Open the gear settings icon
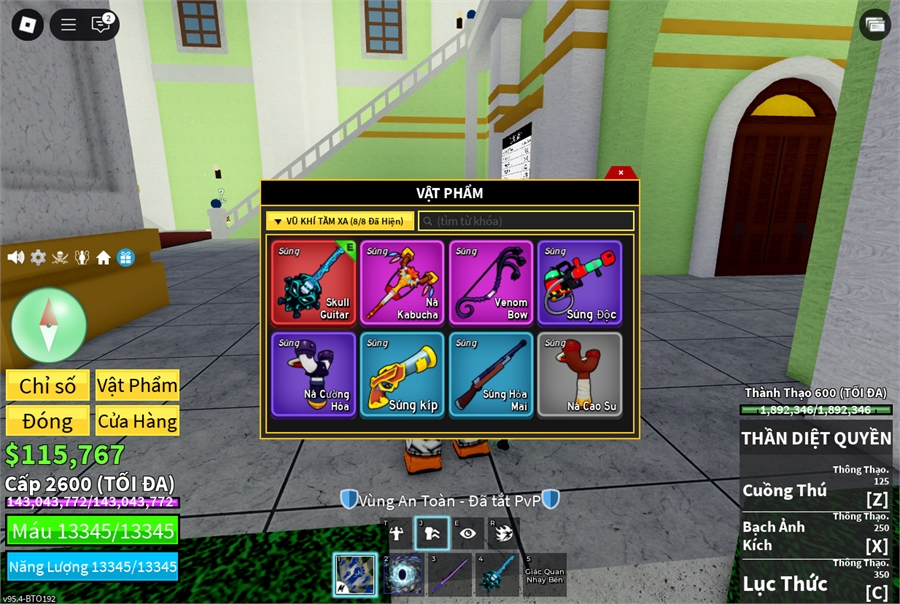The image size is (900, 604). [x=38, y=257]
